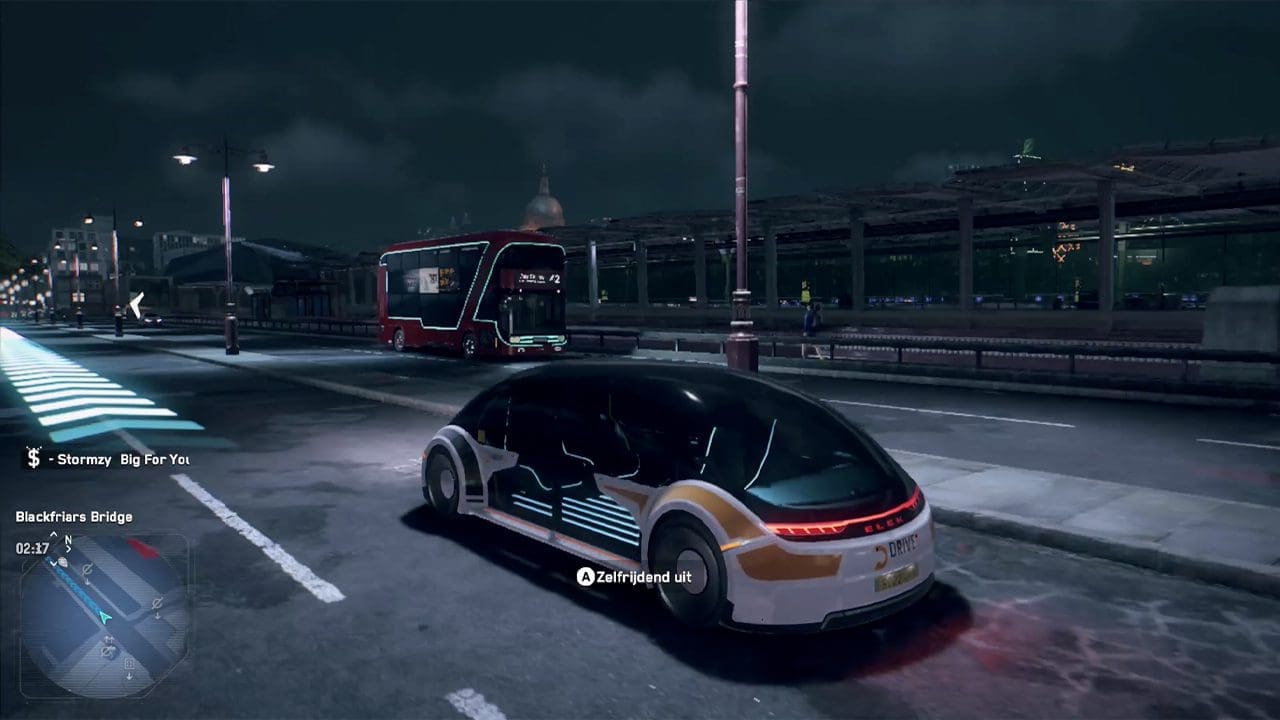Click the radio station icon beside Stormzy
The image size is (1280, 720).
coord(34,459)
